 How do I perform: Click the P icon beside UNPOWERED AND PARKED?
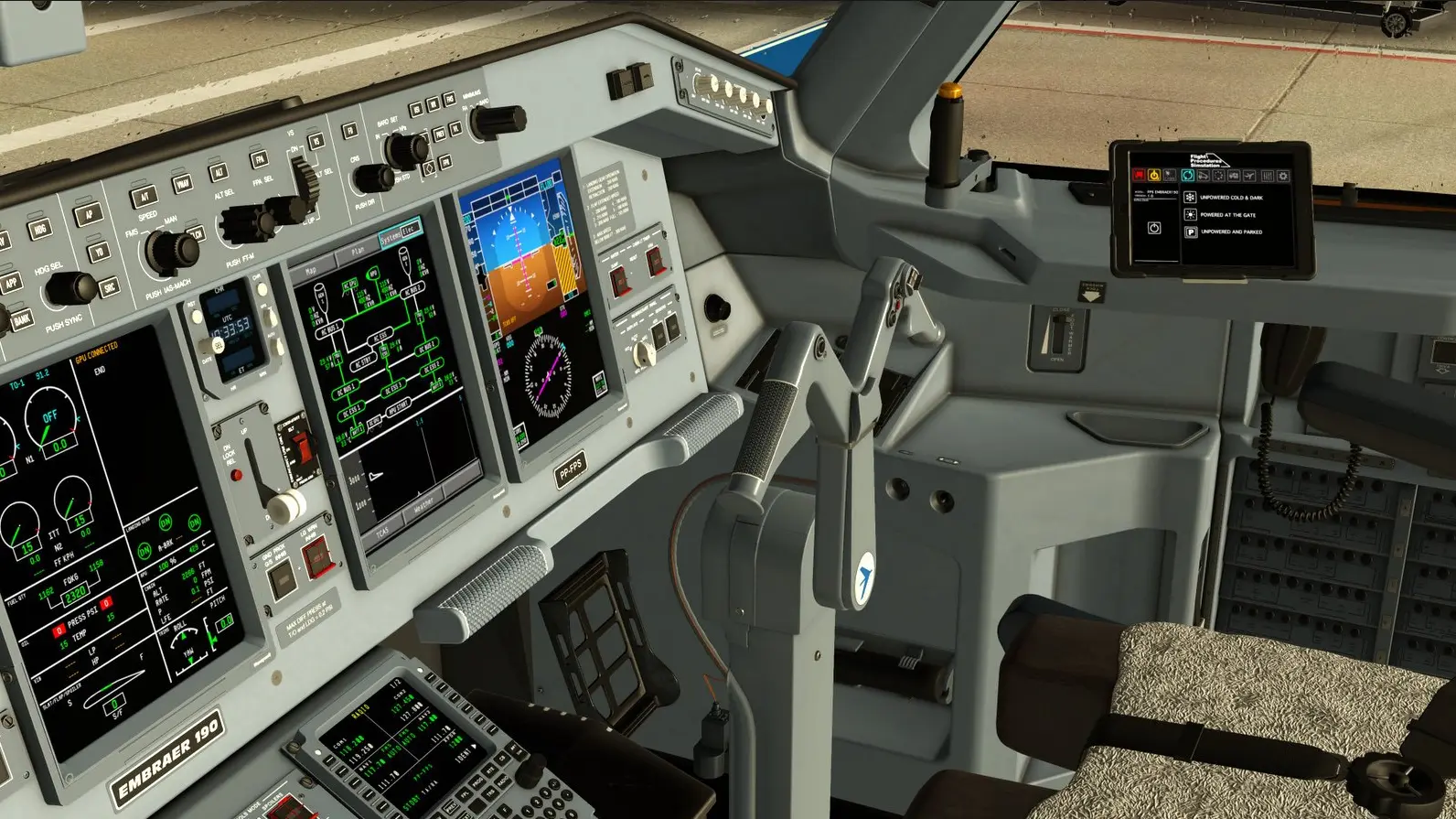[x=1191, y=232]
